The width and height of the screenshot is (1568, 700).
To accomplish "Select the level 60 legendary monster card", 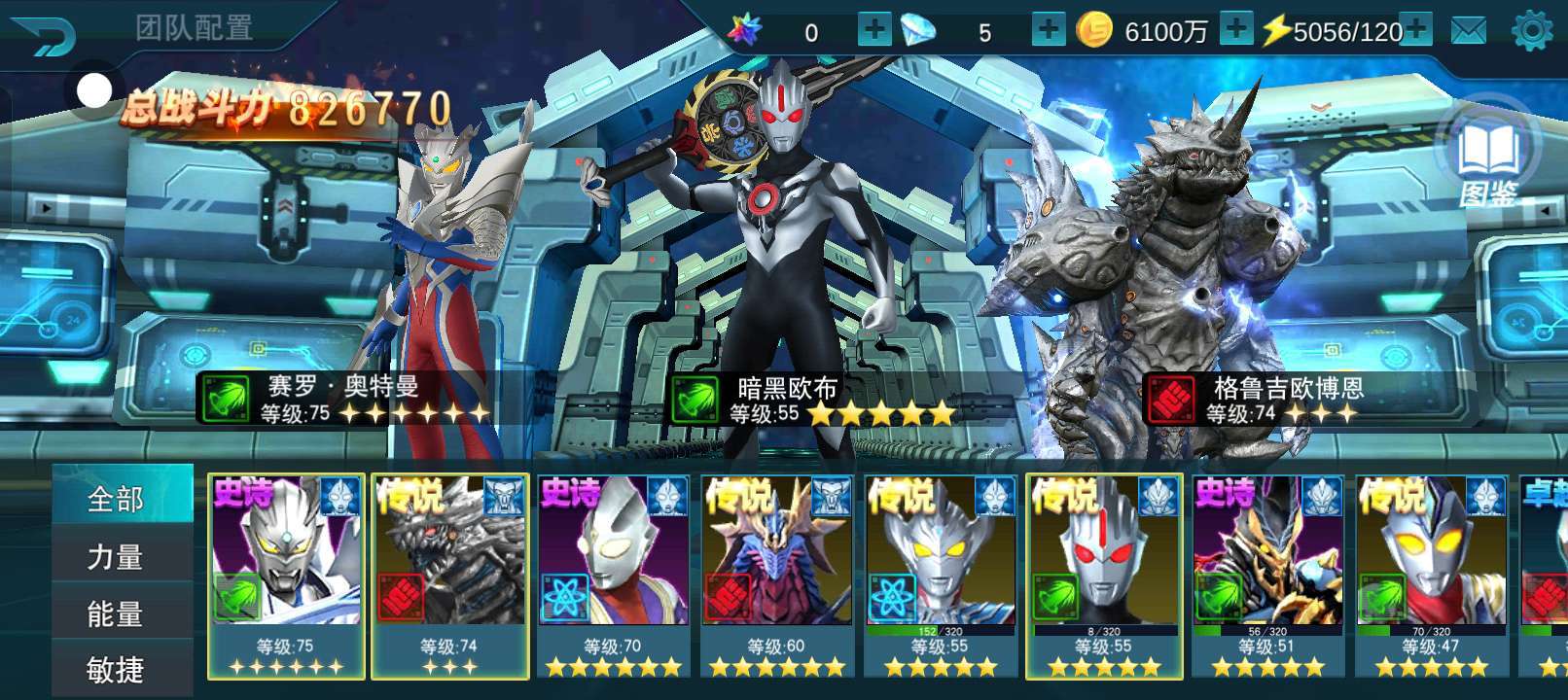I will pyautogui.click(x=776, y=574).
